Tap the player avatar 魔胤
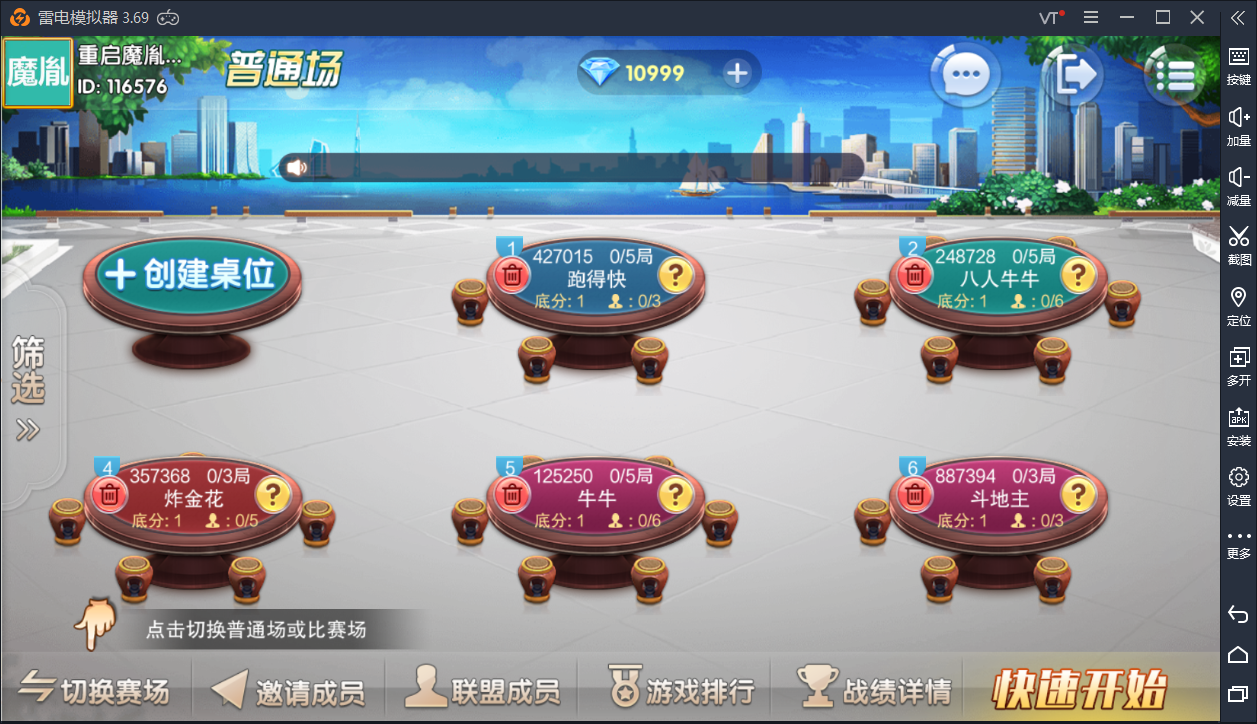The image size is (1257, 724). (38, 74)
